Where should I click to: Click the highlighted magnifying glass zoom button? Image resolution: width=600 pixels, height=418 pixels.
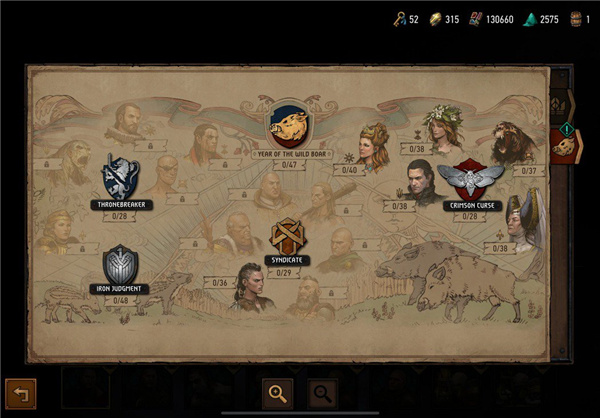click(277, 393)
